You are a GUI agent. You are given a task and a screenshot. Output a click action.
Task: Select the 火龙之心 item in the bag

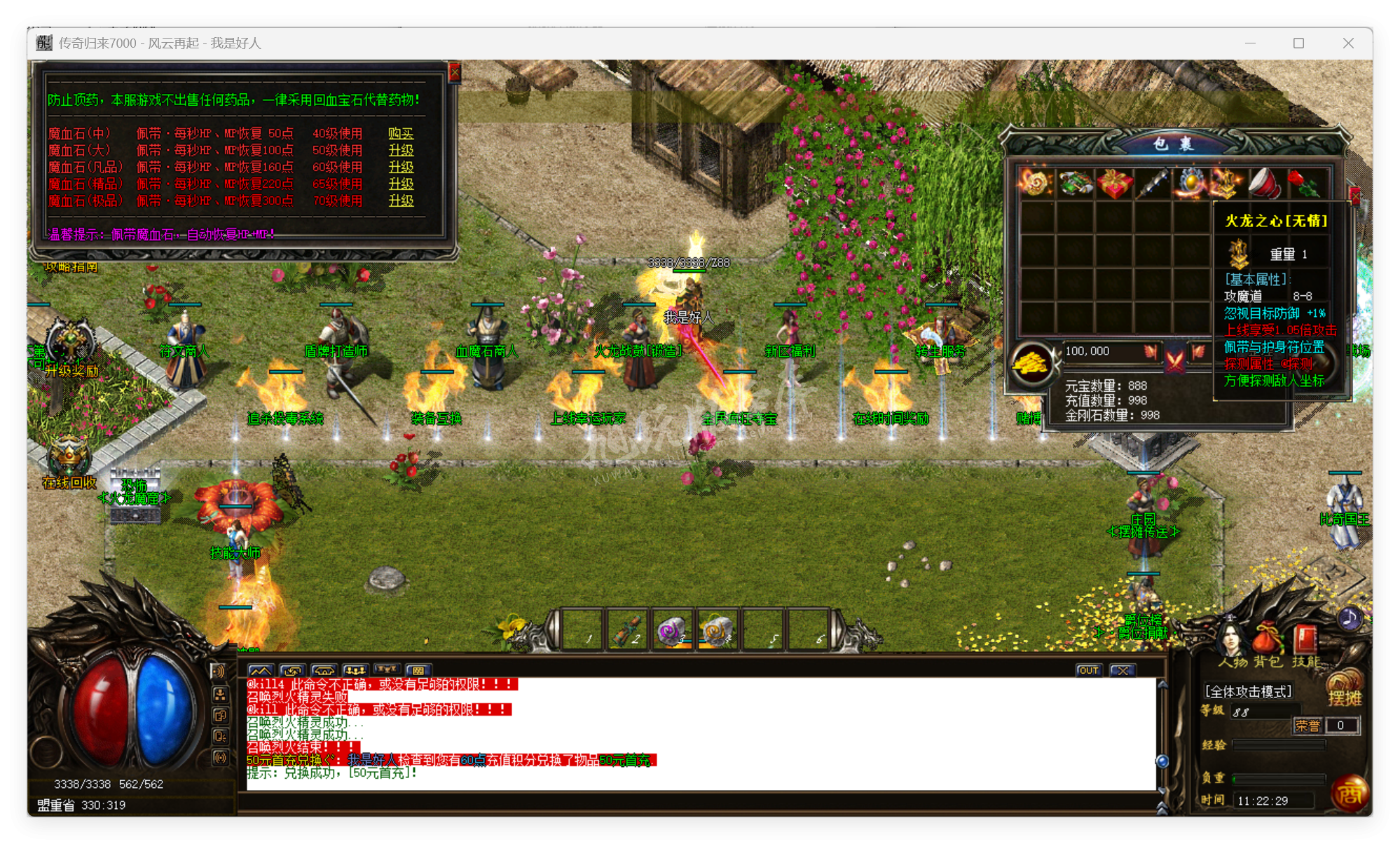(1225, 184)
